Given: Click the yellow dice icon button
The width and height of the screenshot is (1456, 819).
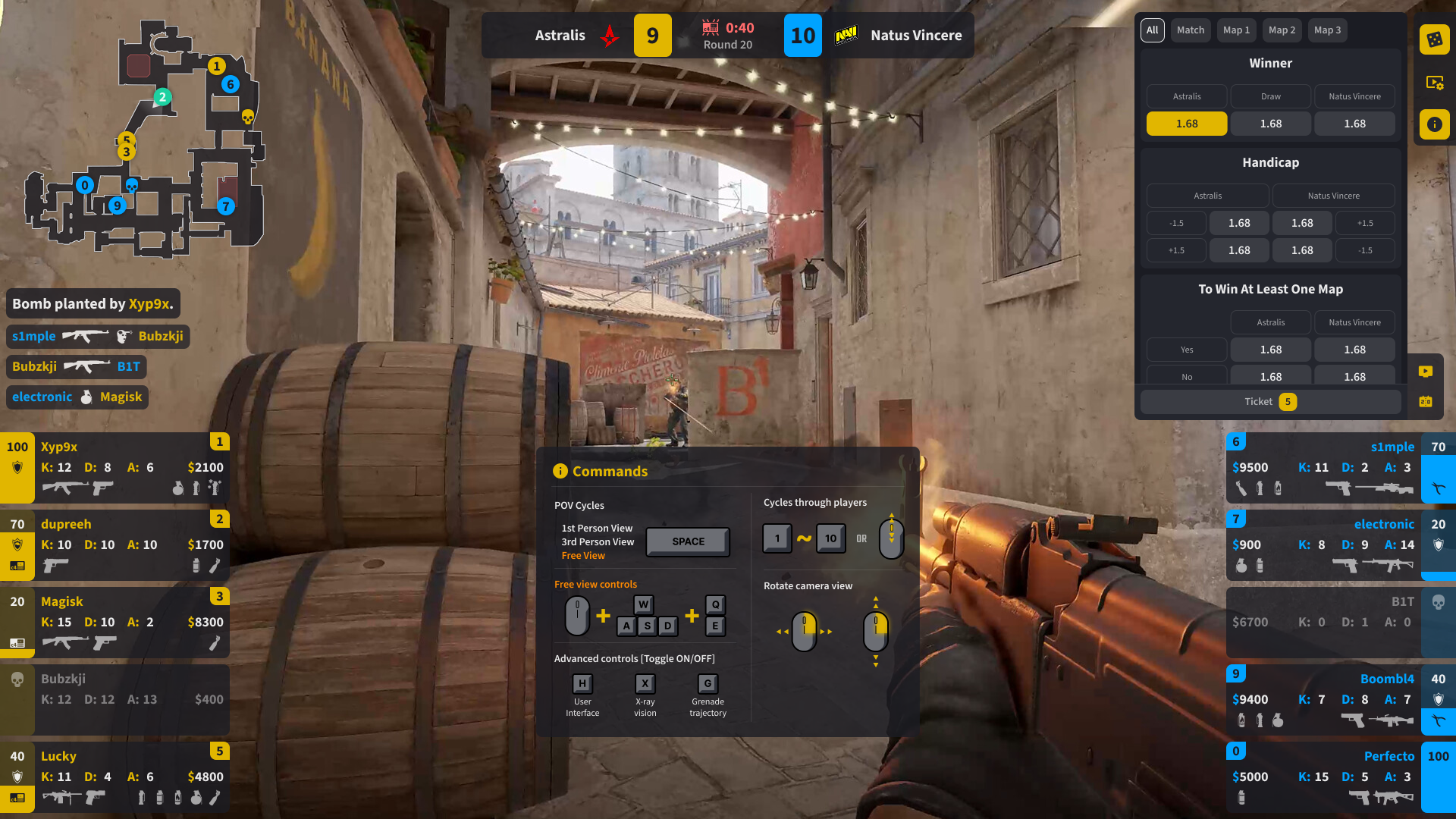Looking at the screenshot, I should click(x=1434, y=39).
